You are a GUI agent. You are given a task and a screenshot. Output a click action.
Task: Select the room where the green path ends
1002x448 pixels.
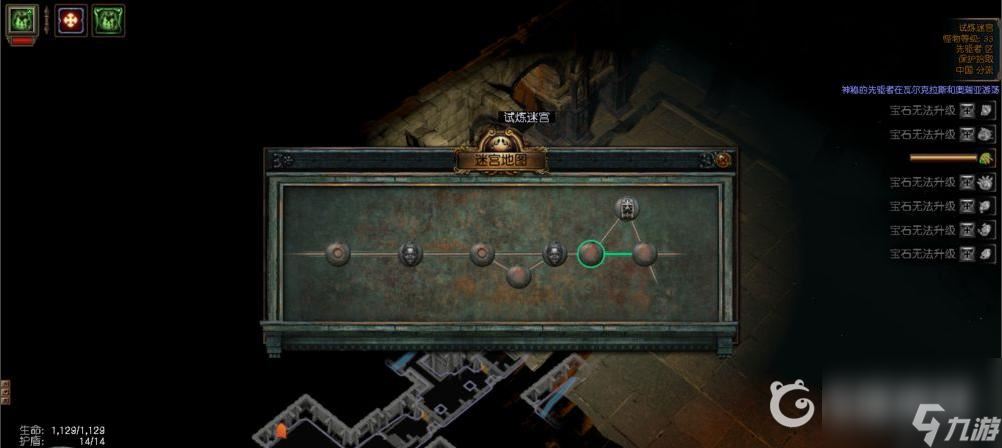tap(644, 254)
